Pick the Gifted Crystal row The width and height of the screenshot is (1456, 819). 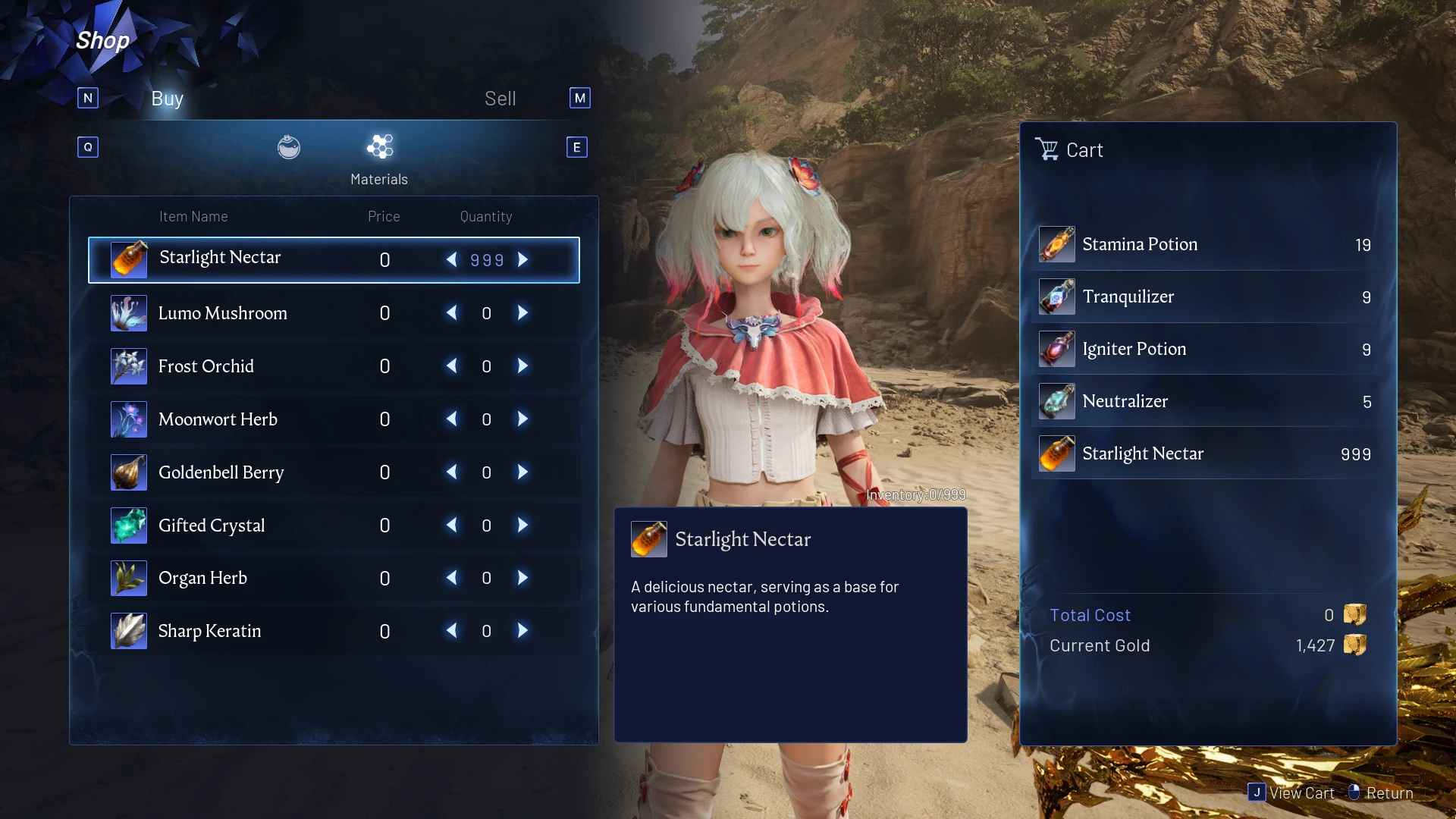[212, 526]
